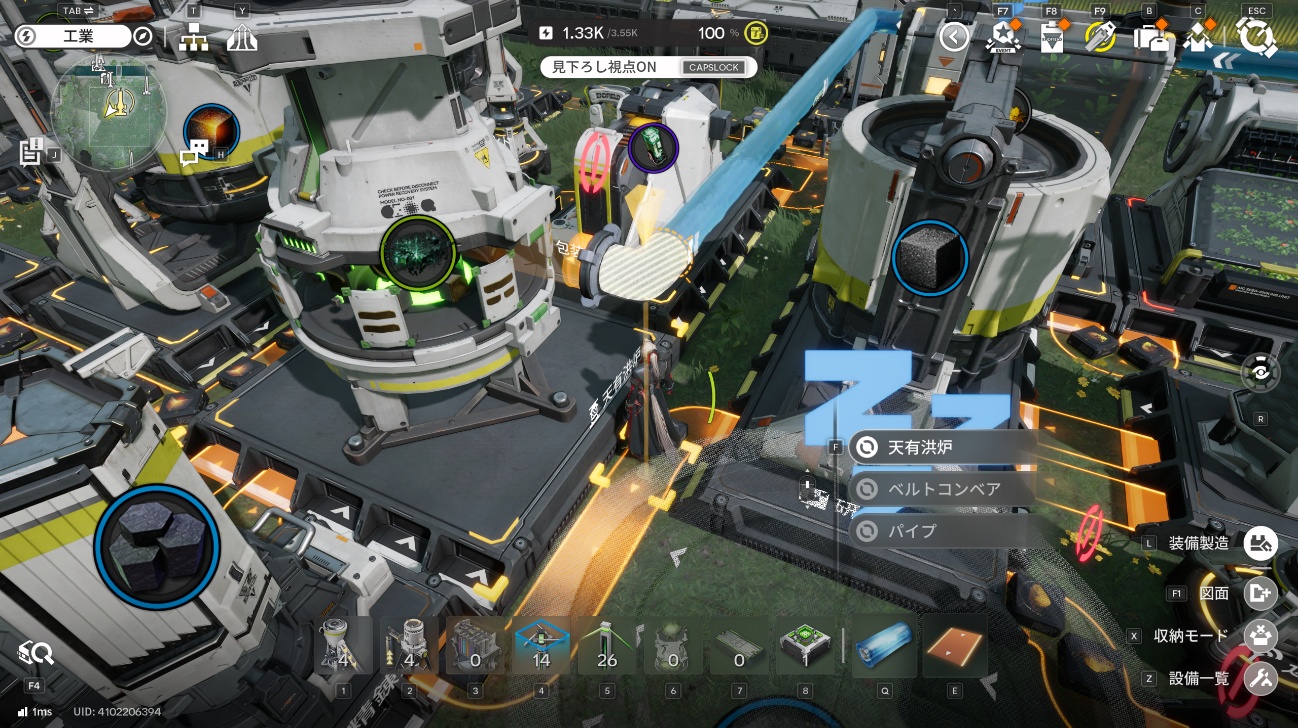
Task: Open the mission log document icon
Action: click(x=30, y=152)
